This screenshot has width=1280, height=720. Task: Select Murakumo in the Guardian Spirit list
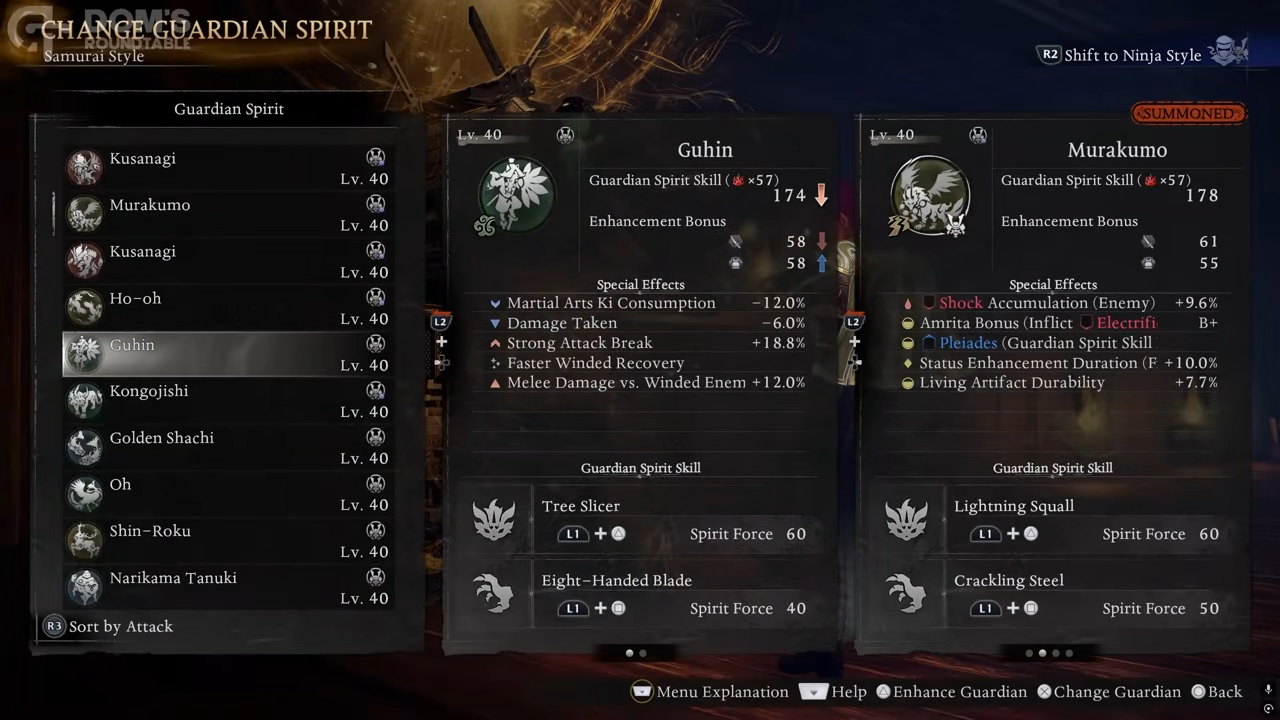pyautogui.click(x=228, y=214)
